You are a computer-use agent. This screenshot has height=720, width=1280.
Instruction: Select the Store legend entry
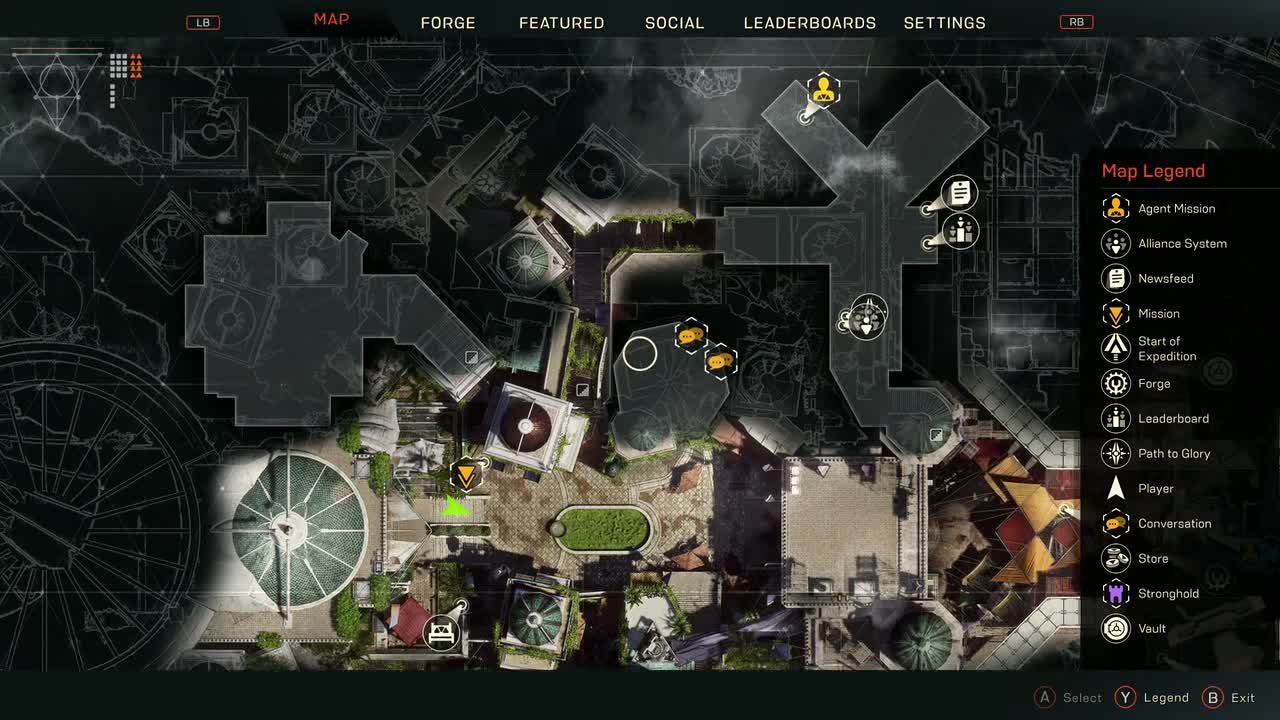pos(1152,559)
